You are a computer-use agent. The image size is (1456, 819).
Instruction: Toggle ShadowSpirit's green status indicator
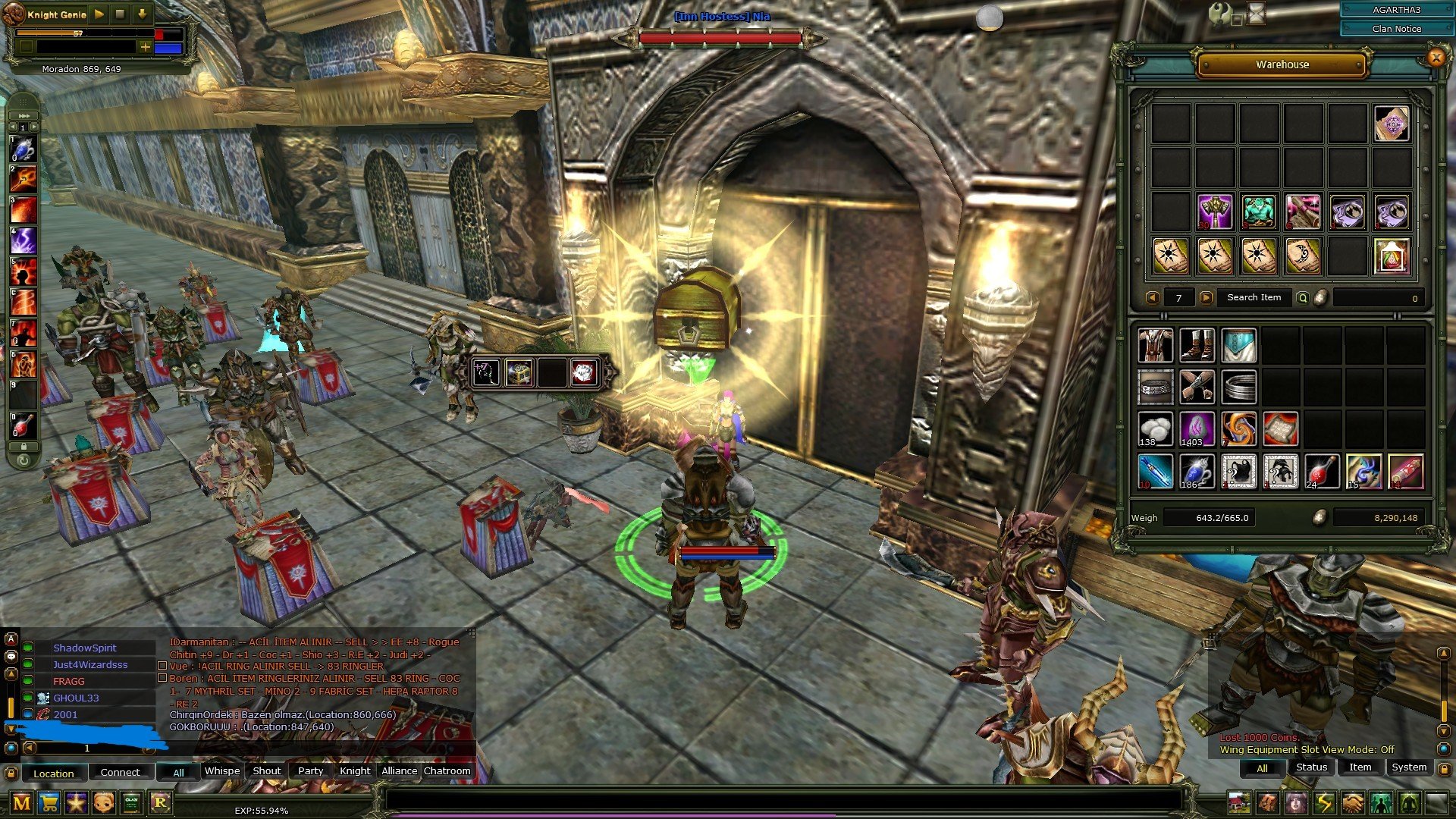(x=27, y=648)
